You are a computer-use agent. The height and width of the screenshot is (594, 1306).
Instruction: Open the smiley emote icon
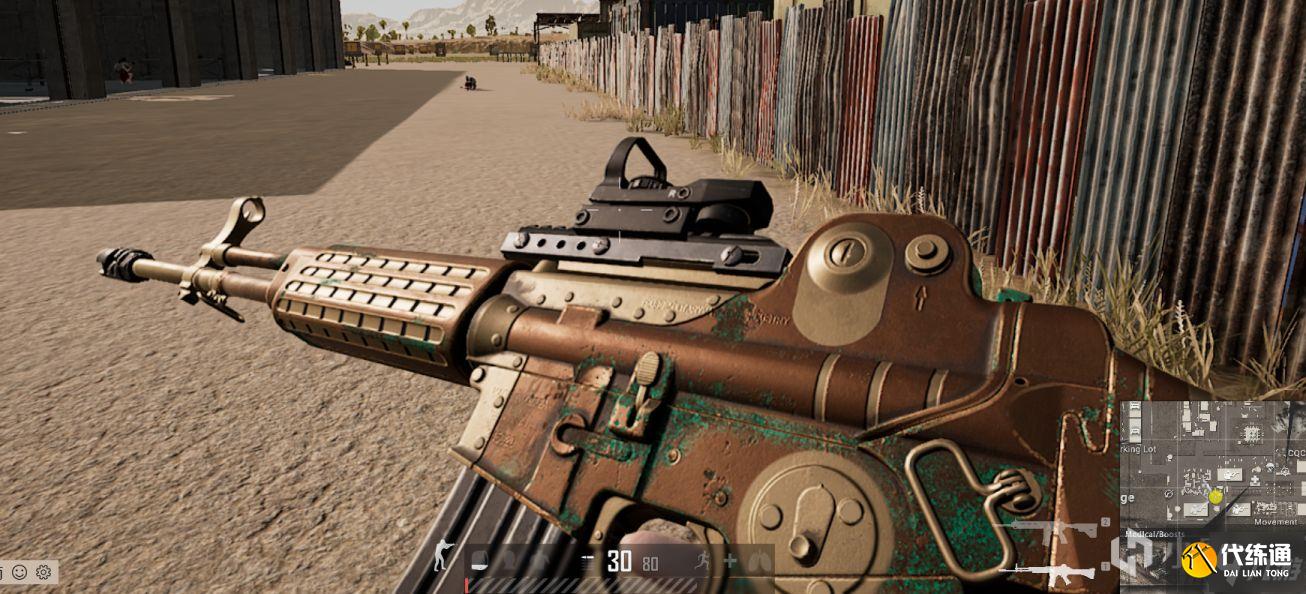pyautogui.click(x=20, y=573)
